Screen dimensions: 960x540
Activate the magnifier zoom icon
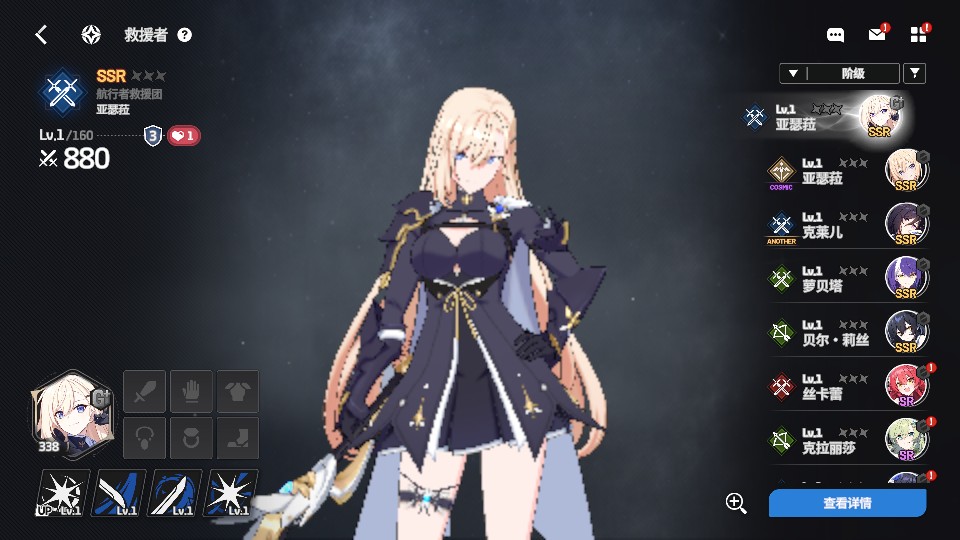pyautogui.click(x=737, y=503)
